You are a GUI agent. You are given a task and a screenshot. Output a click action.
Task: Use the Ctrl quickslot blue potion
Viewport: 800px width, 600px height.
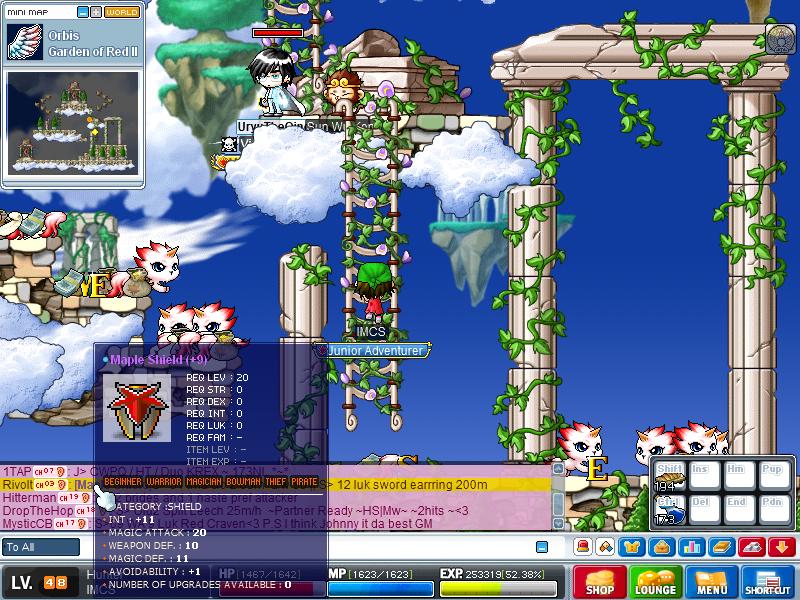668,511
